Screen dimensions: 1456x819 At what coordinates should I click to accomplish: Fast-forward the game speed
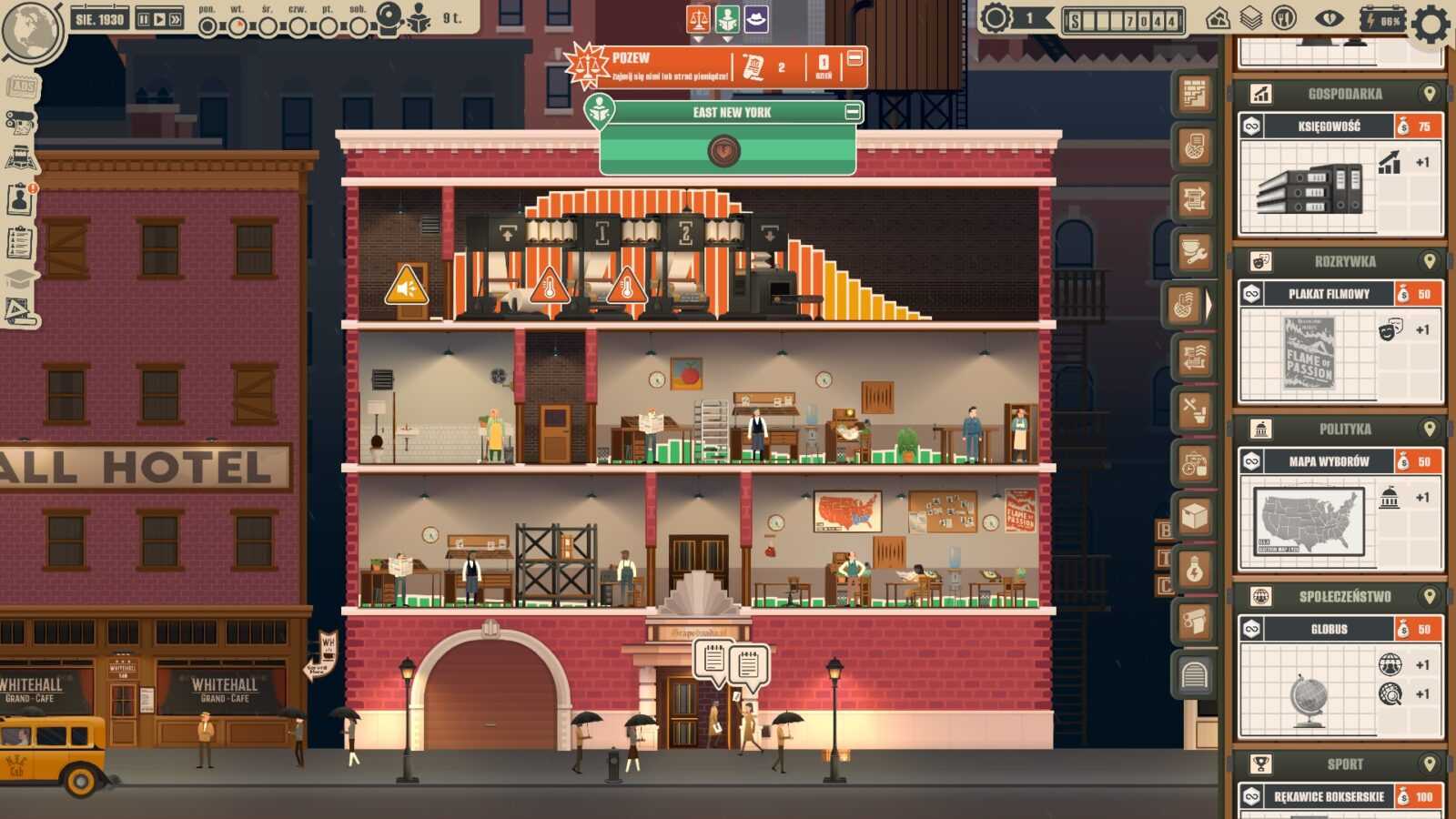175,18
